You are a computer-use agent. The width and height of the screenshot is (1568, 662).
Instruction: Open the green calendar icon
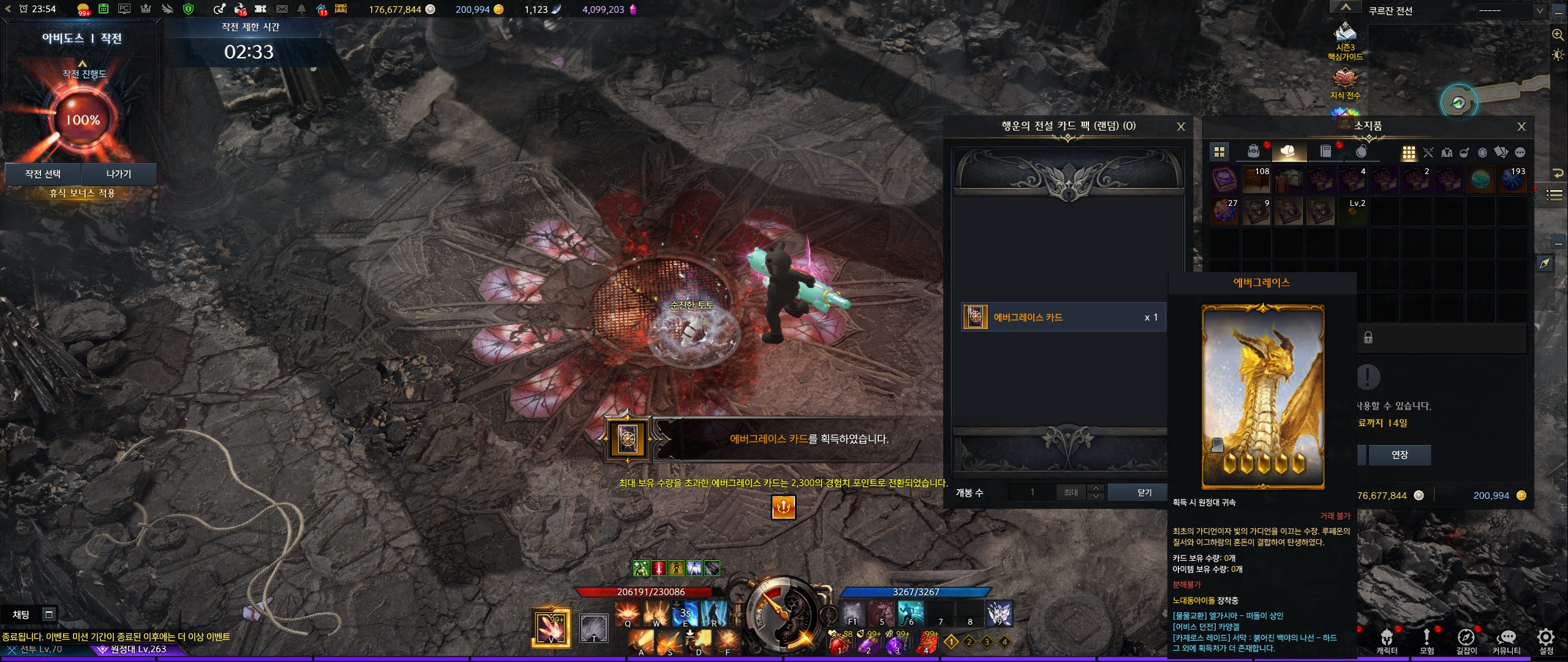click(x=104, y=9)
